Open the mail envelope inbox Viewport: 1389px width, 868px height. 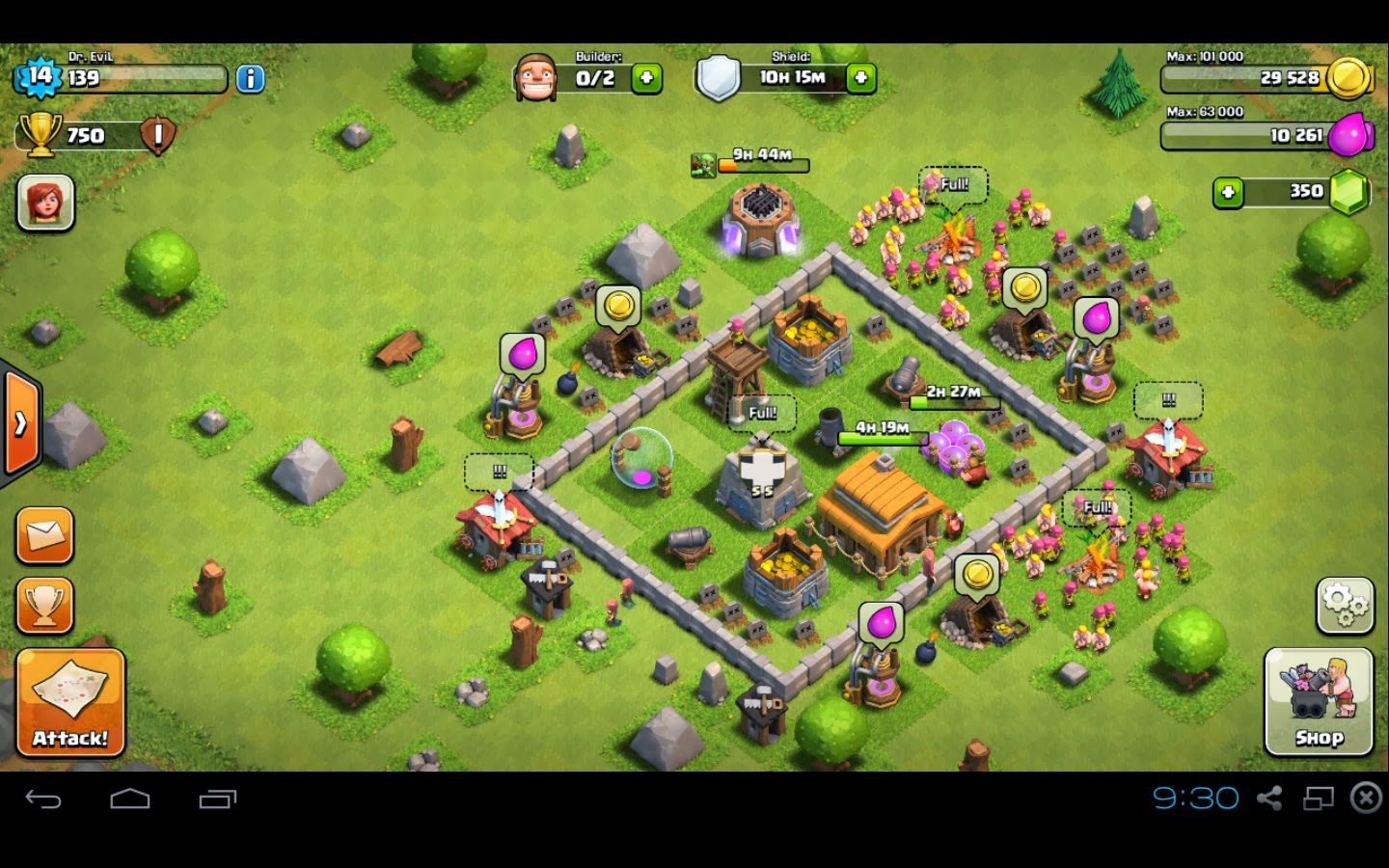pos(44,535)
